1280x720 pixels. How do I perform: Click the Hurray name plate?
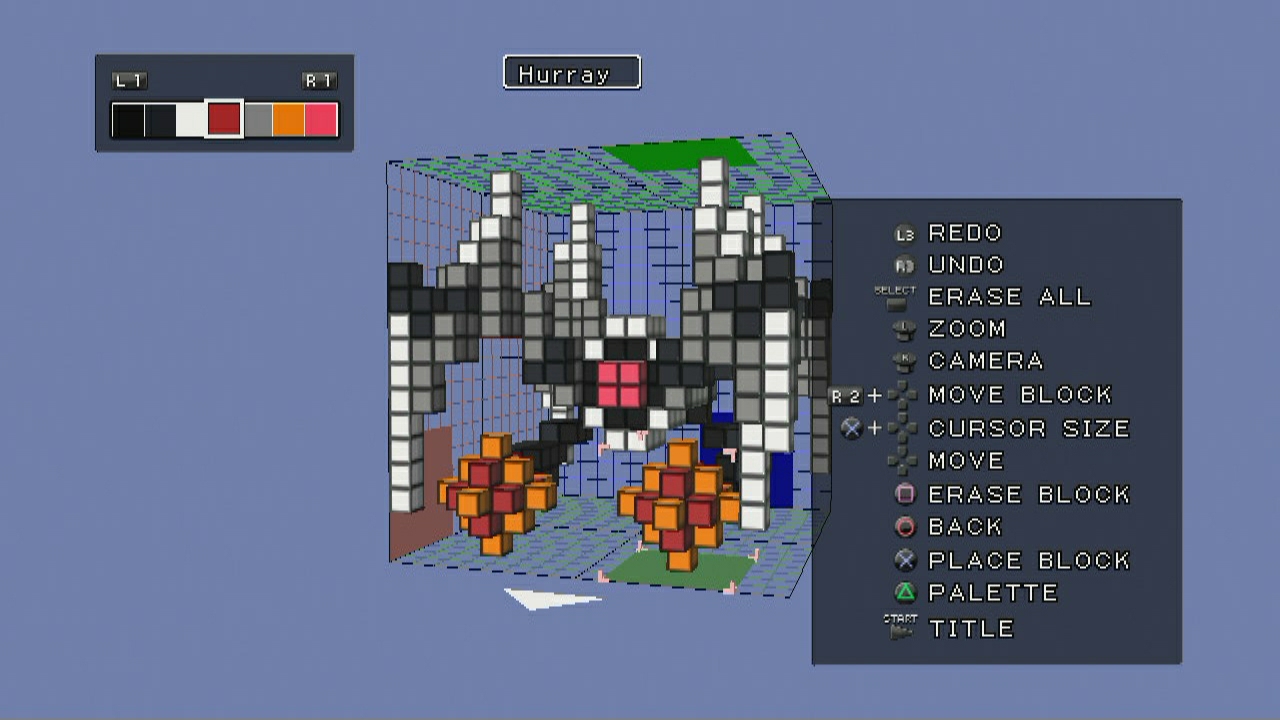572,73
